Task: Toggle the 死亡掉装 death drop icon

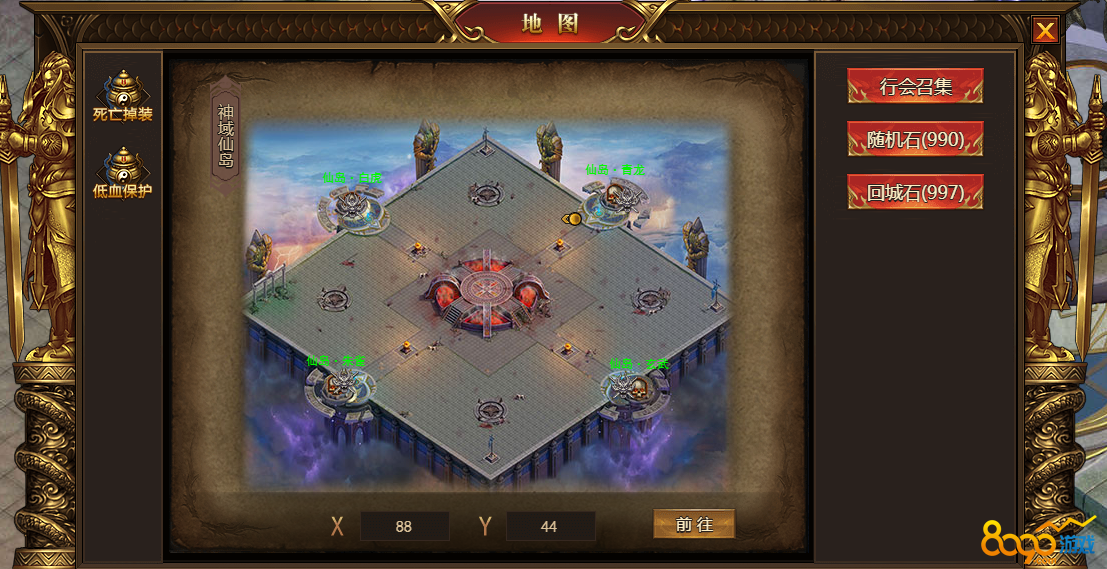Action: point(122,95)
